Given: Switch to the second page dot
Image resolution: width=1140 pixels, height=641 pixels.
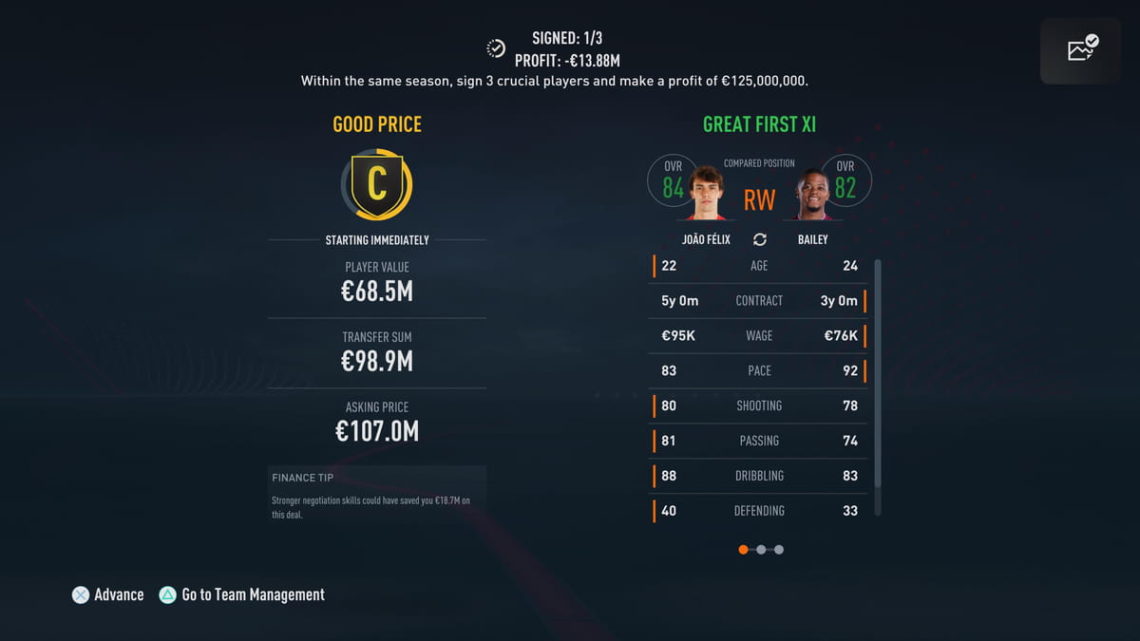Looking at the screenshot, I should pyautogui.click(x=761, y=549).
